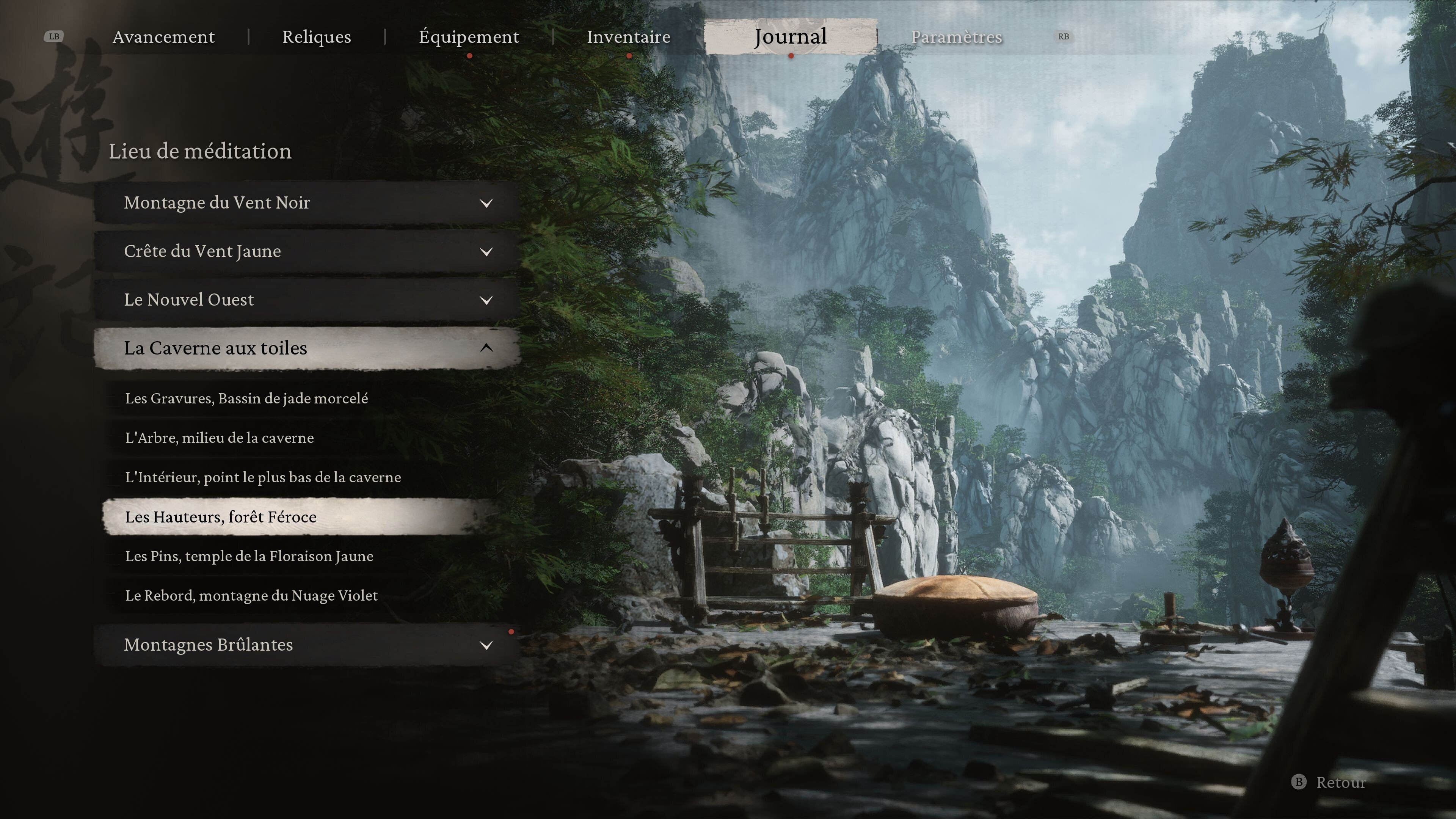
Task: Select Les Gravures, Bassin de jade morcelé
Action: pos(246,399)
